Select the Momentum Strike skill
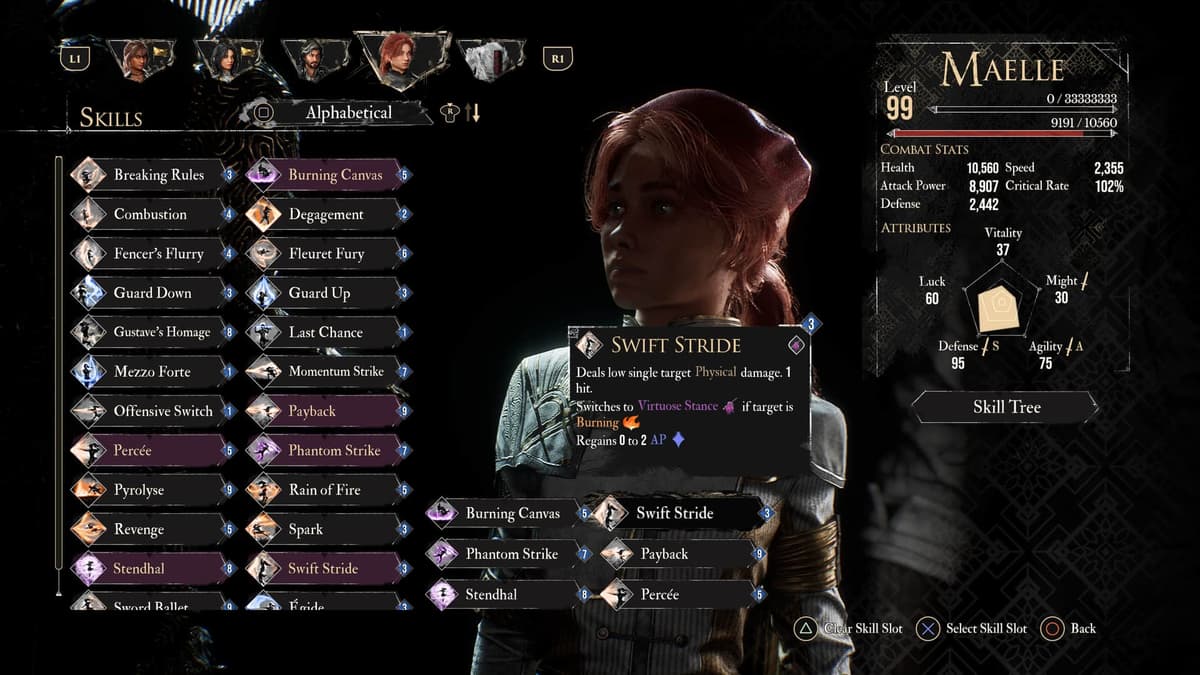Screen dimensions: 1200x675 click(x=335, y=372)
